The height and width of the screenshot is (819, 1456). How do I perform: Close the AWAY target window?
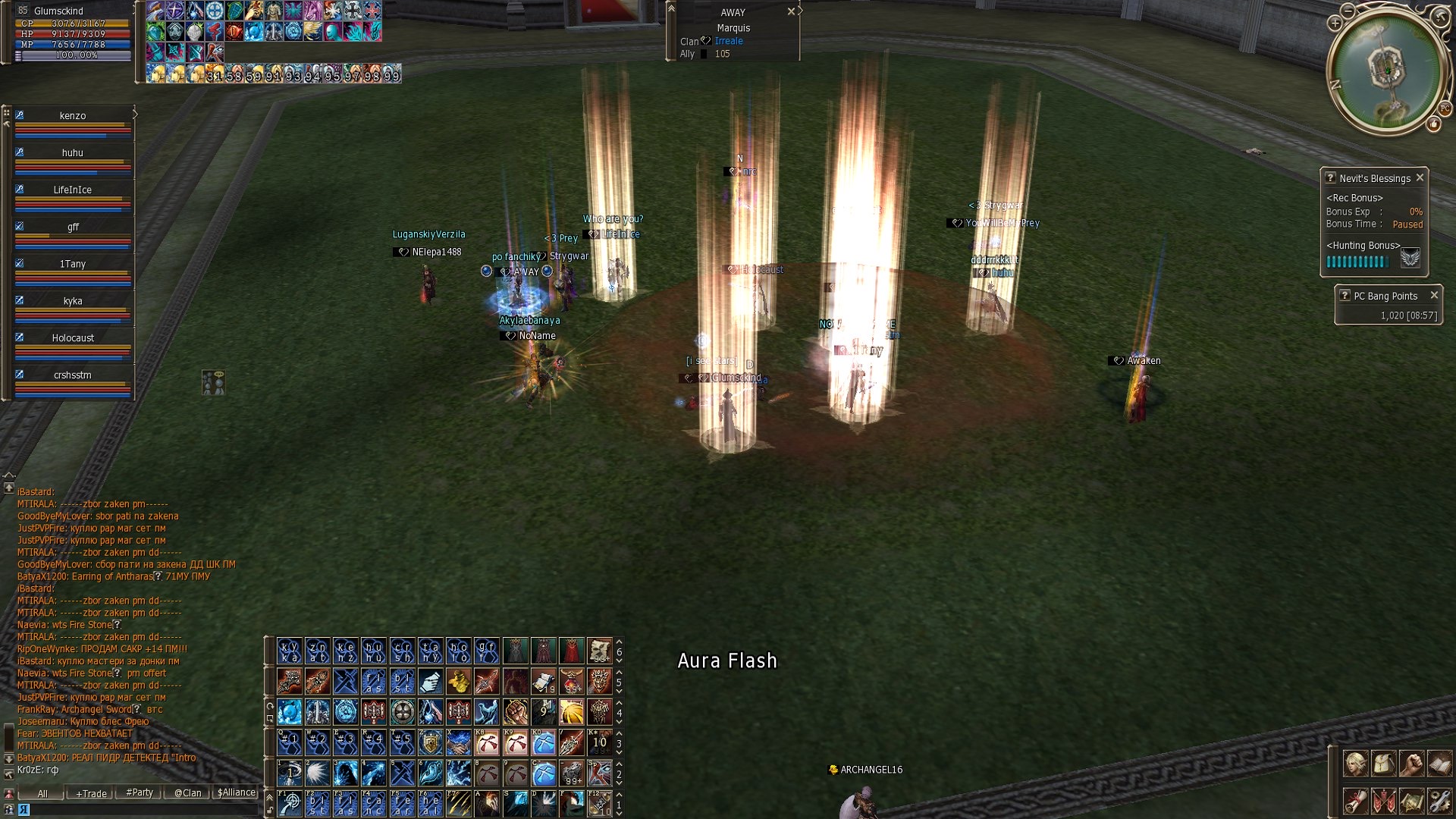point(791,11)
